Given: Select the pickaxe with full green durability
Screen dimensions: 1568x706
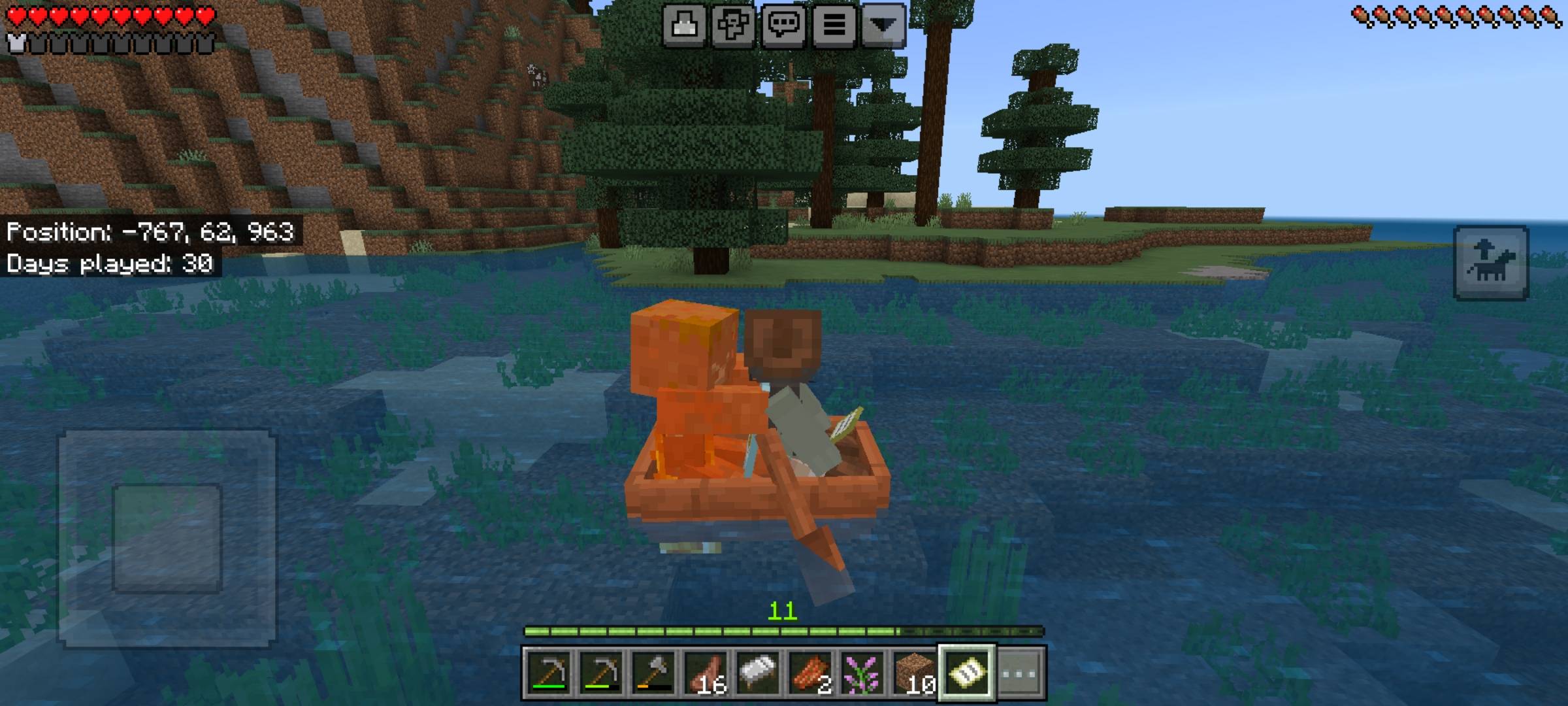Looking at the screenshot, I should [549, 673].
